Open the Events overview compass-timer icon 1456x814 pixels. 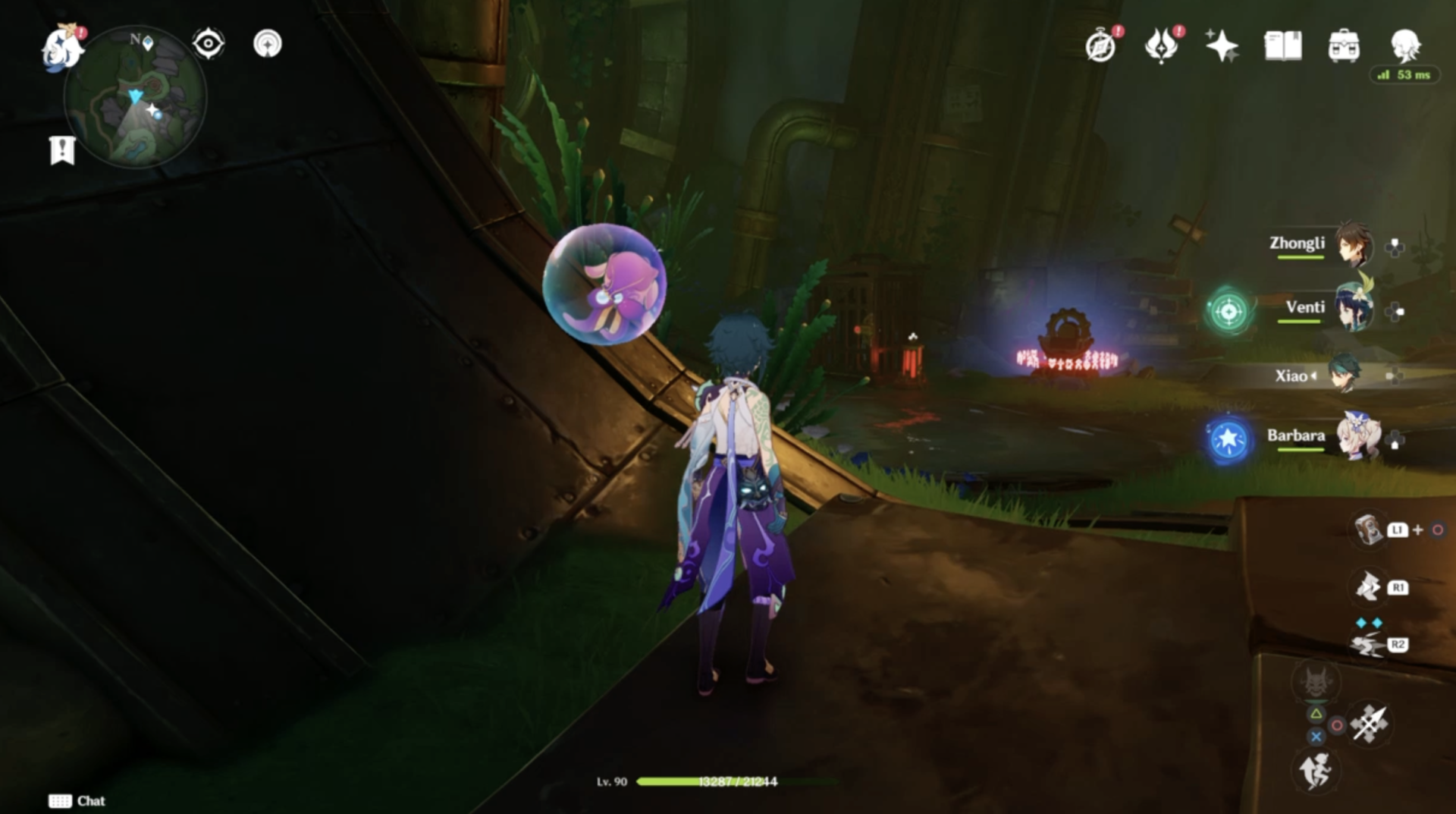[x=1101, y=46]
